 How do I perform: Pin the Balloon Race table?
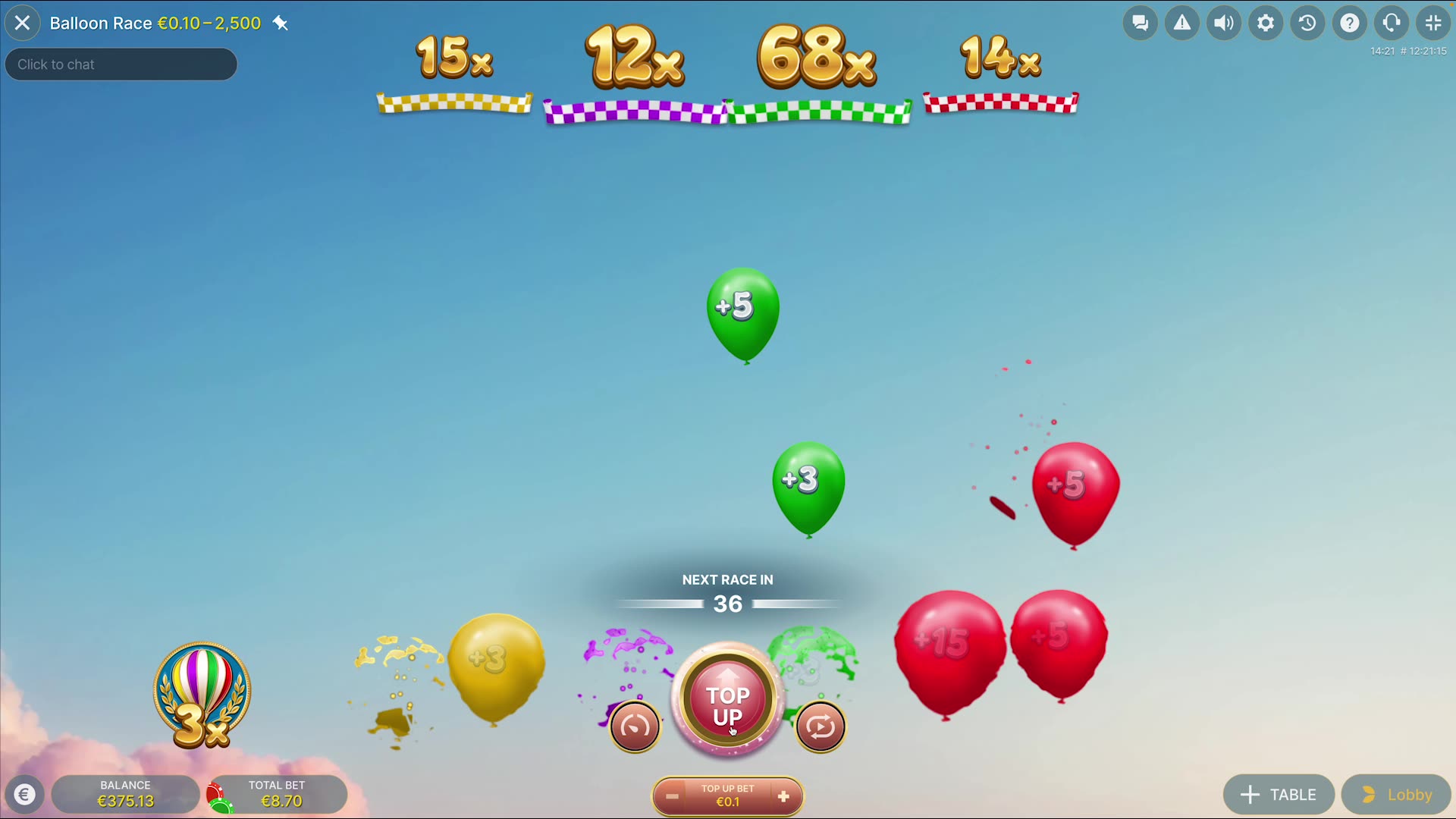pyautogui.click(x=281, y=24)
